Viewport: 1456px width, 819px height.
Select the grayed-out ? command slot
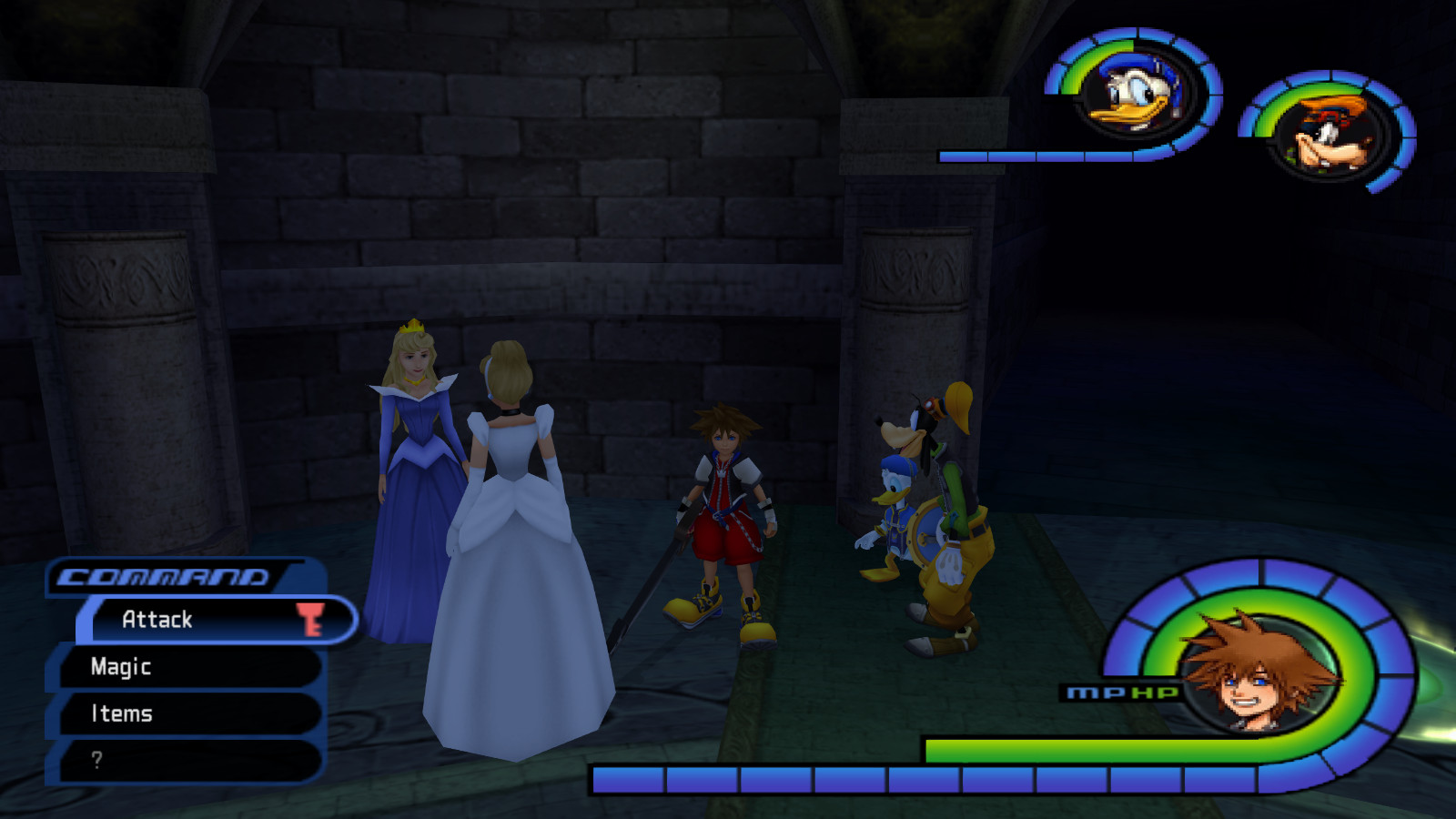coord(98,761)
